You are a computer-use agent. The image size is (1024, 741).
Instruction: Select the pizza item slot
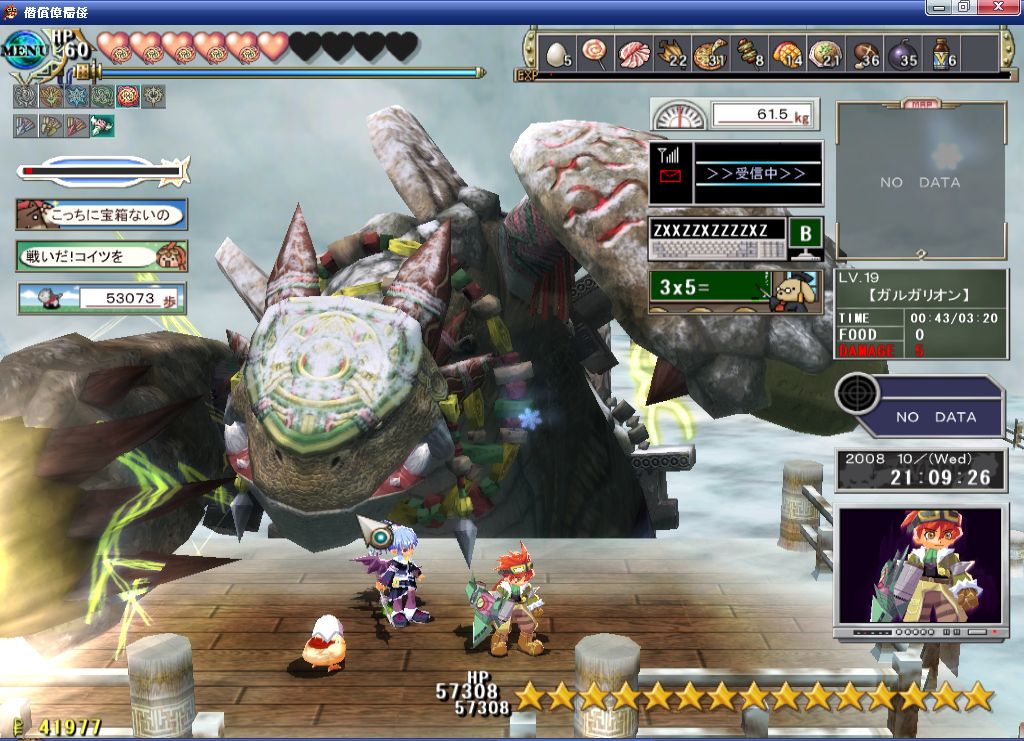(x=708, y=53)
